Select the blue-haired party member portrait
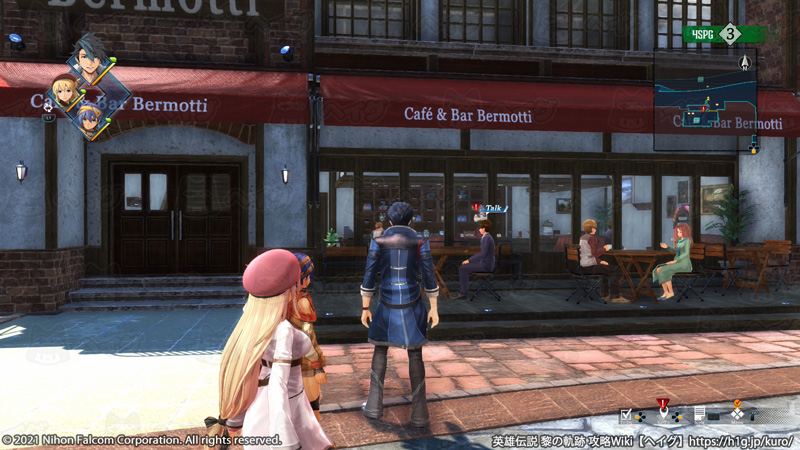Viewport: 800px width, 450px height. (90, 120)
